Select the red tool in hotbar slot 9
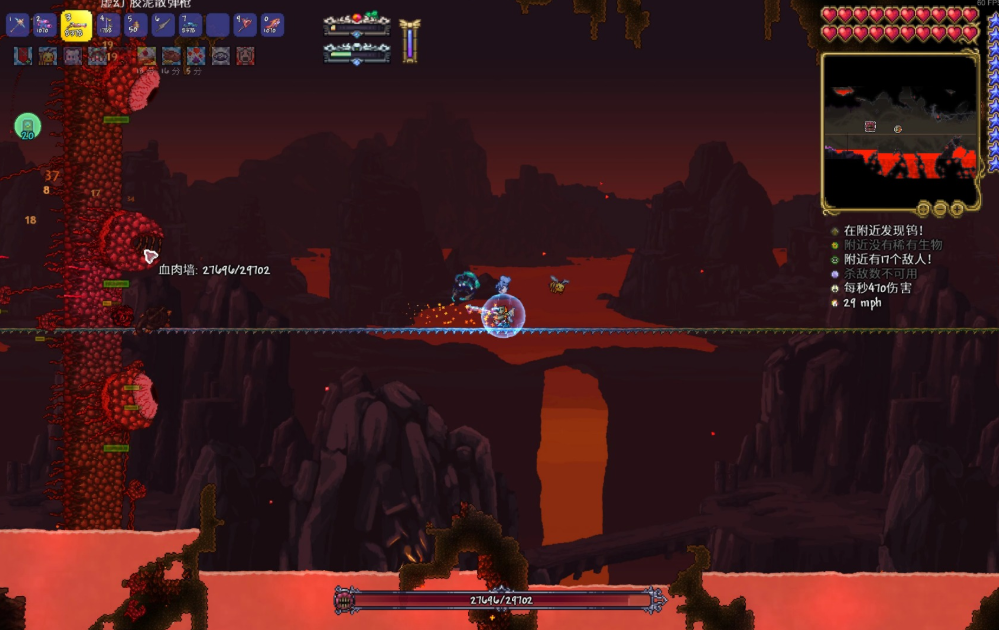The image size is (999, 630). pos(245,25)
